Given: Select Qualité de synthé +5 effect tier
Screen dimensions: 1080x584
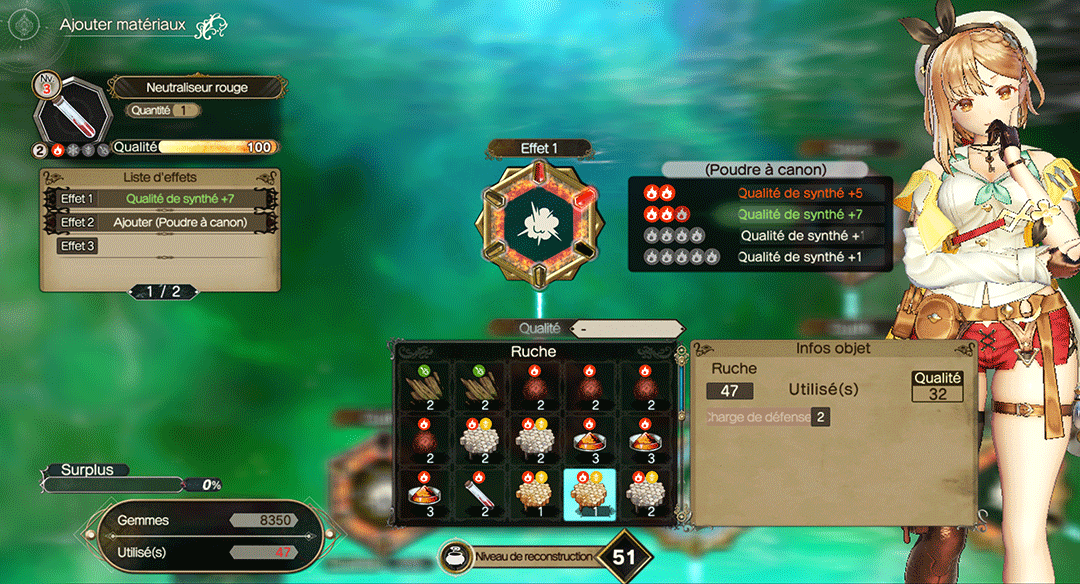Looking at the screenshot, I should (761, 192).
